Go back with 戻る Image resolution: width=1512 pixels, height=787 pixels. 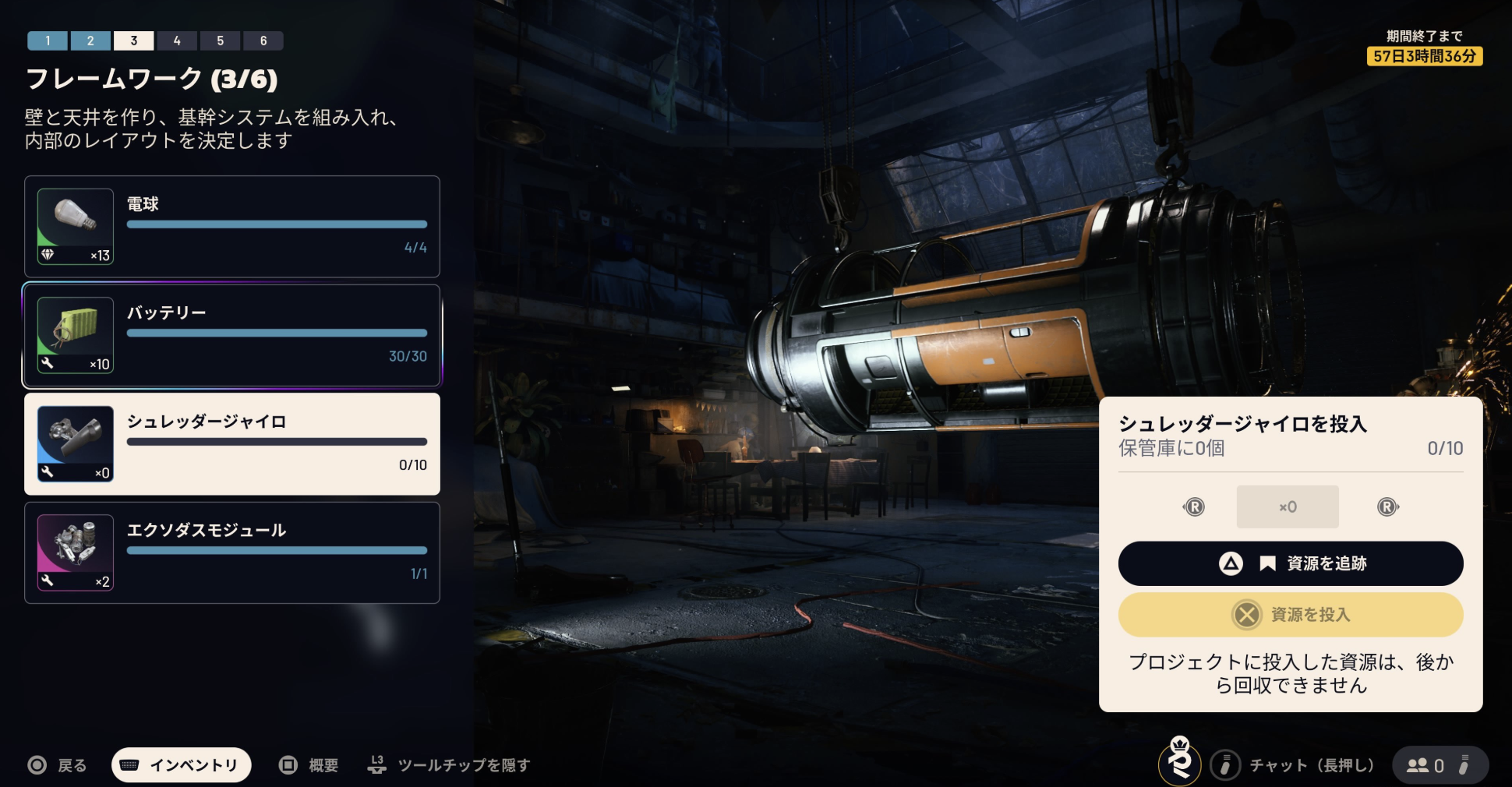[x=58, y=765]
